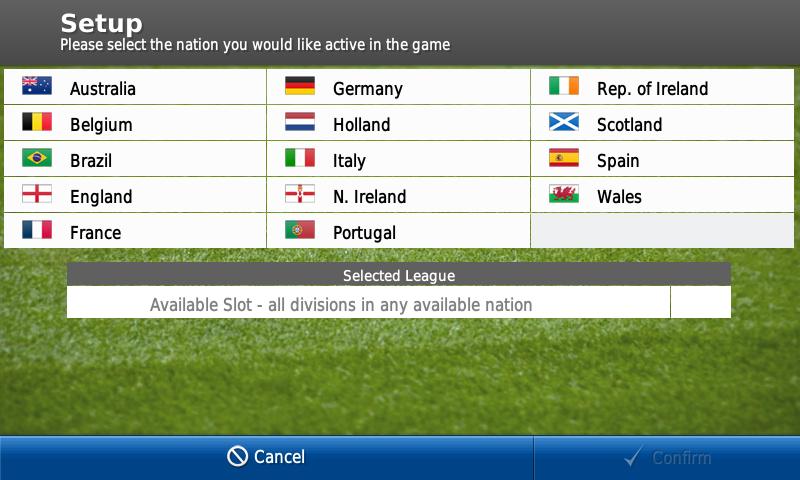Screen dimensions: 800x480
Task: Choose Belgium from the nation list
Action: (135, 124)
